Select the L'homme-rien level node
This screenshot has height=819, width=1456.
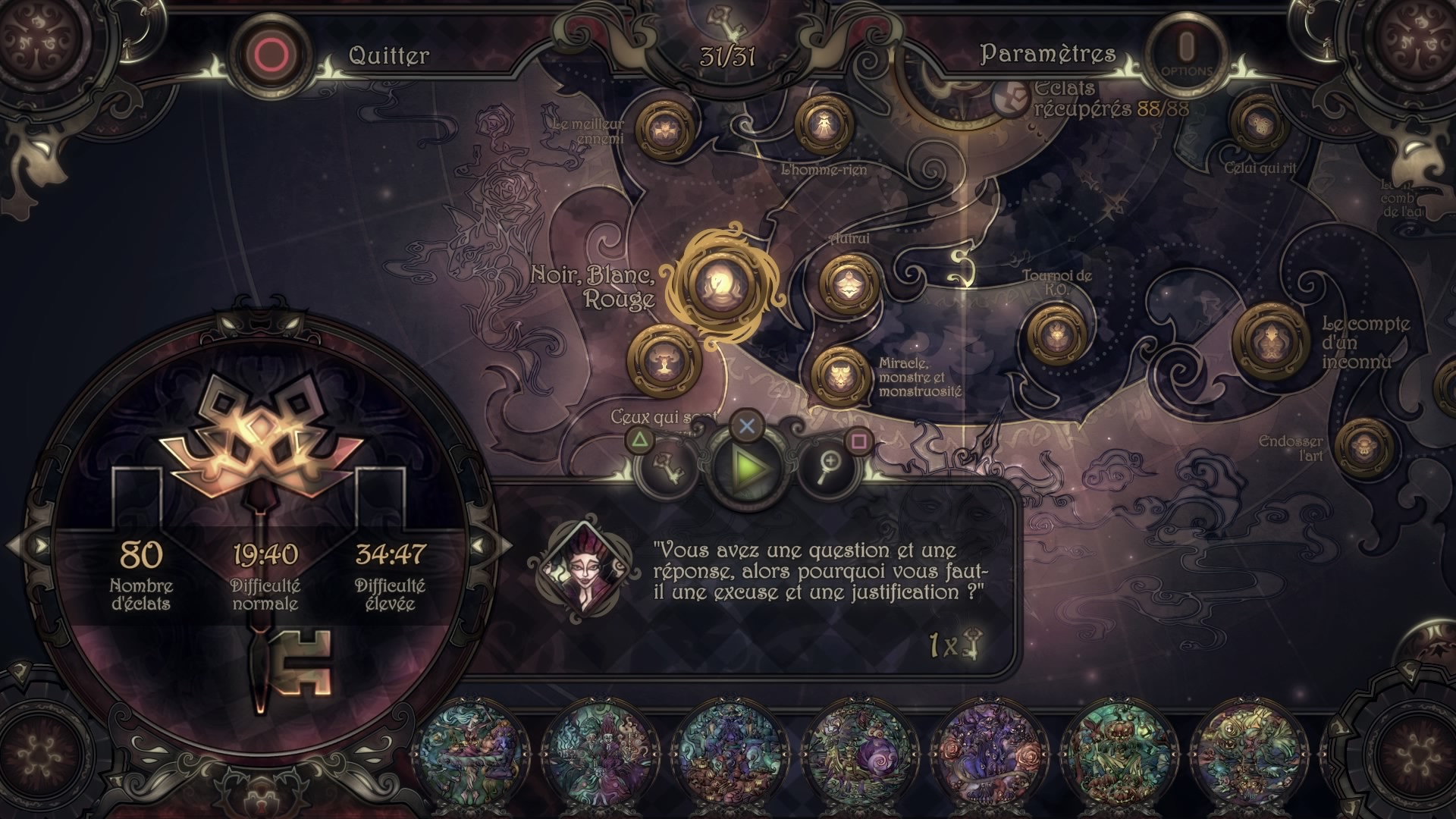[x=823, y=126]
